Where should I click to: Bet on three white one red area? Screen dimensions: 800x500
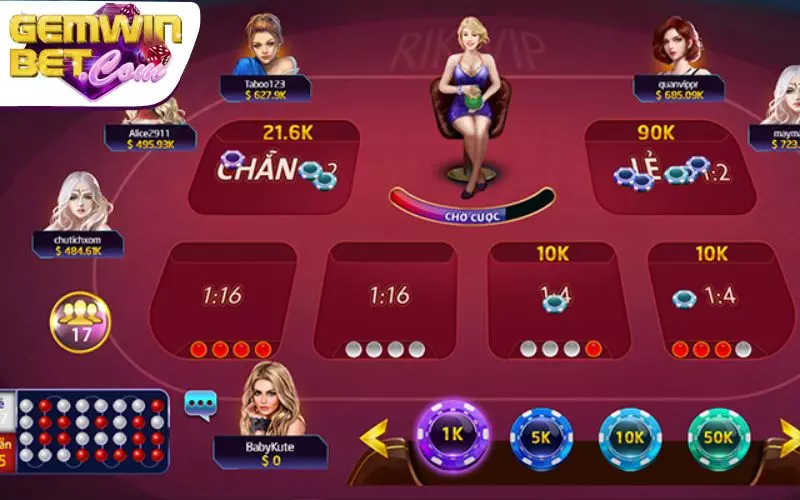tap(553, 298)
